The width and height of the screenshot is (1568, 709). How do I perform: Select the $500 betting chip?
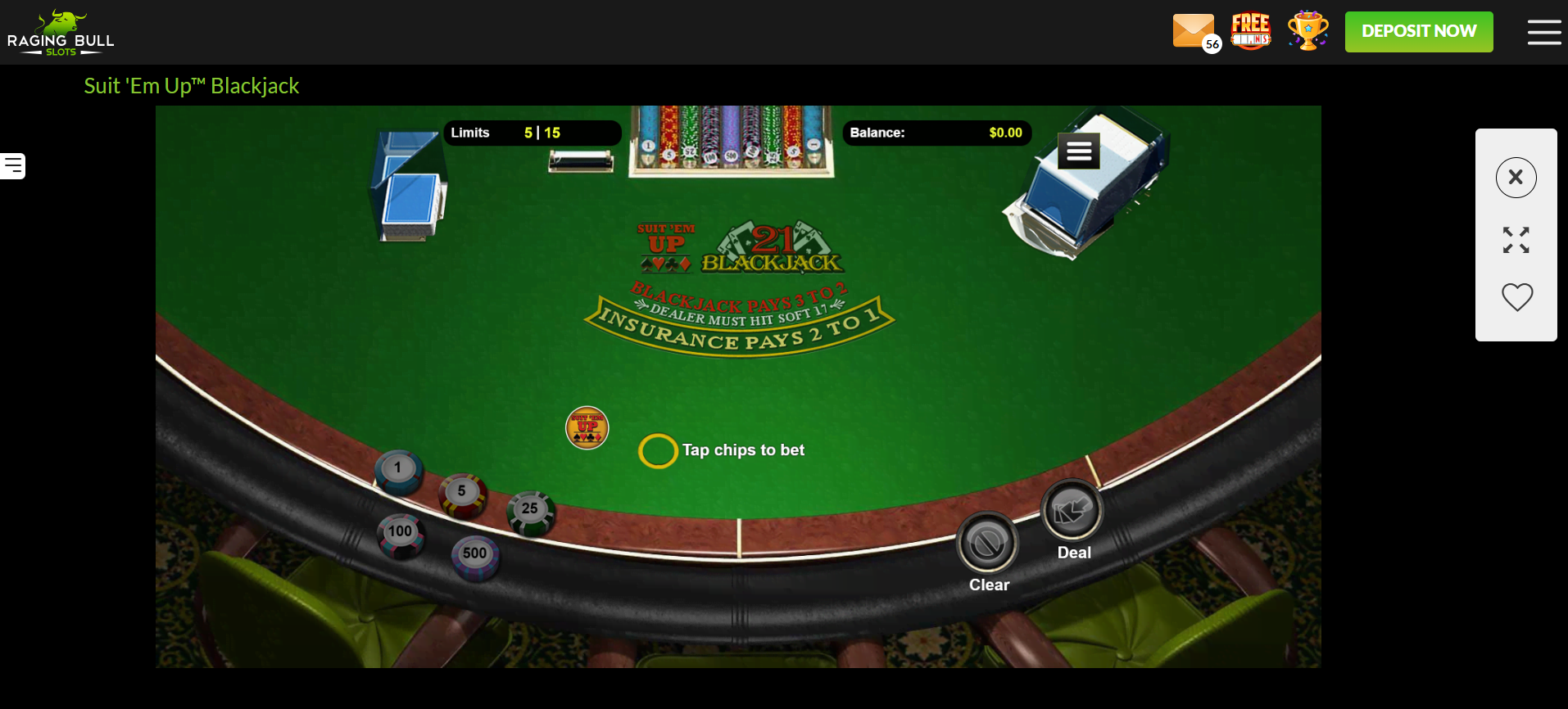[474, 553]
